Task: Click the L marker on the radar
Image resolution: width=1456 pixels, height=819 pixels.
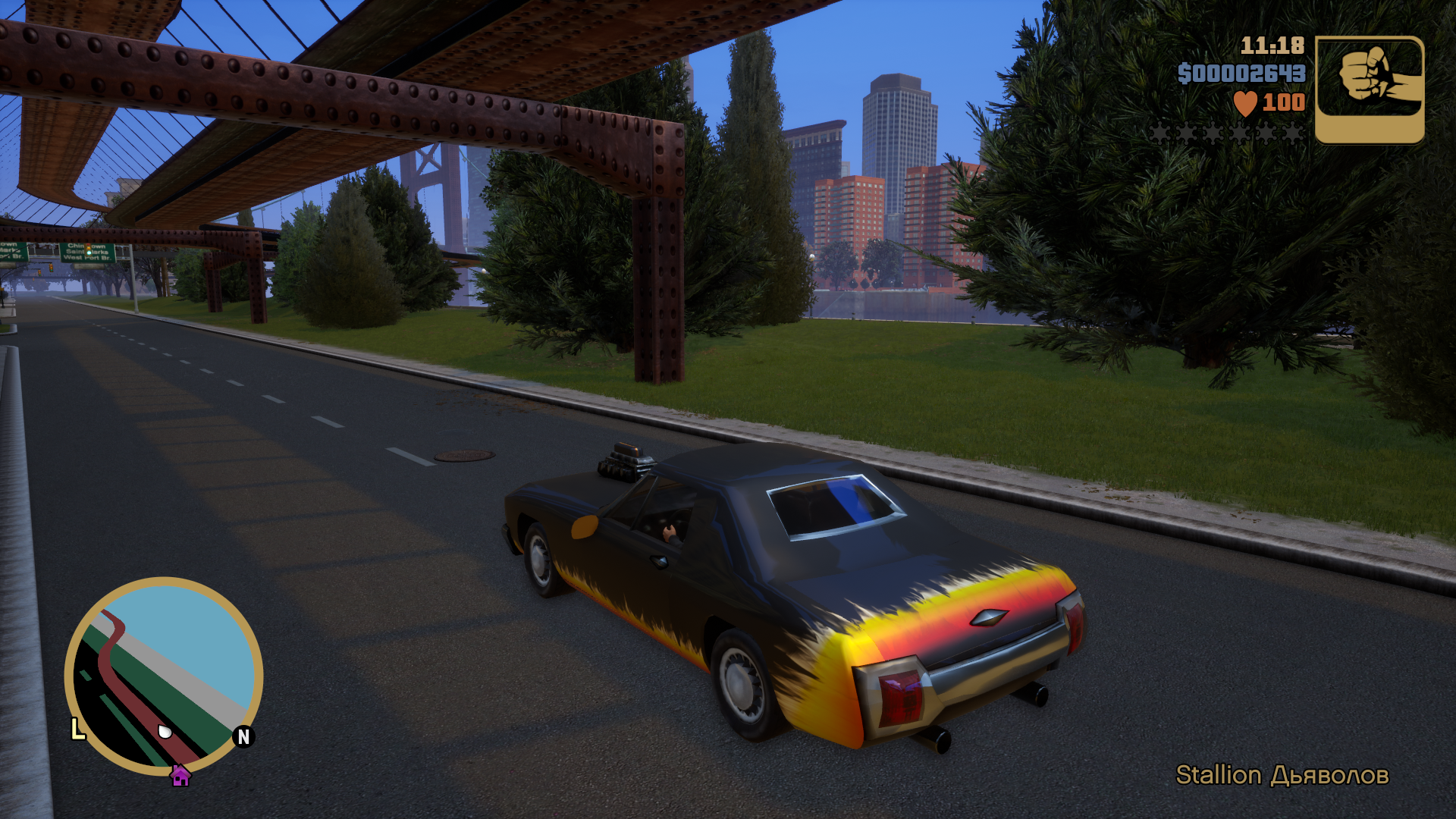Action: coord(77,730)
